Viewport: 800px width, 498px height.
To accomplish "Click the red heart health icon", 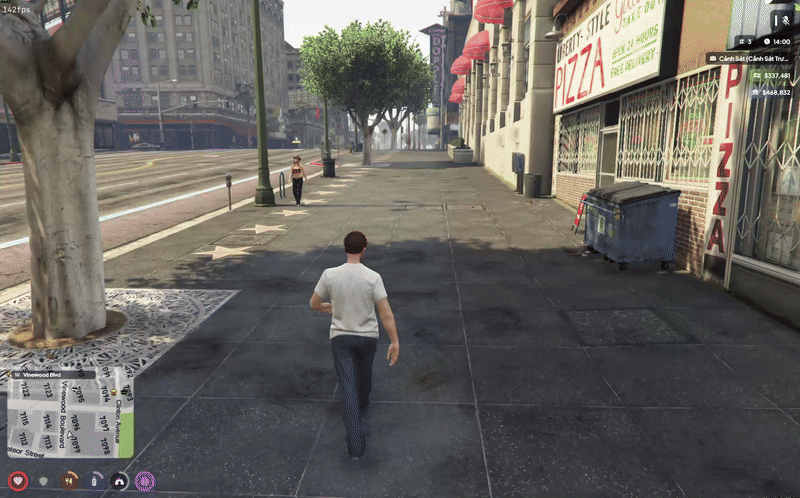I will coord(17,481).
